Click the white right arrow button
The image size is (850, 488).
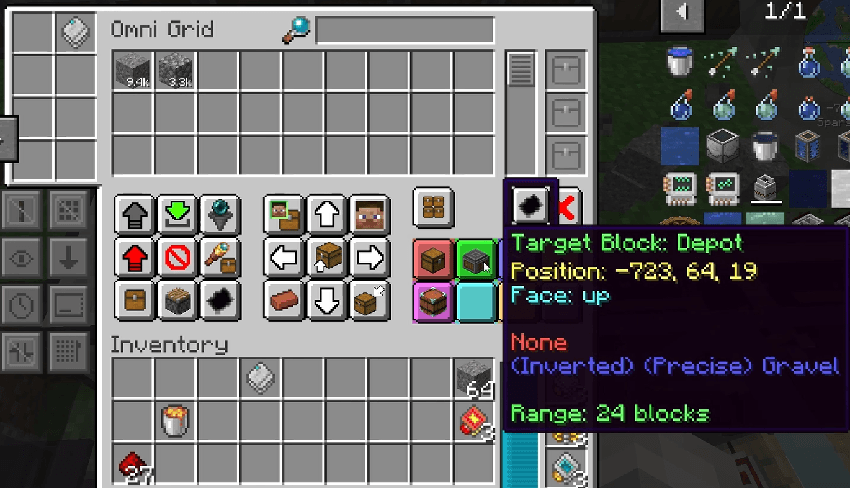[x=369, y=257]
